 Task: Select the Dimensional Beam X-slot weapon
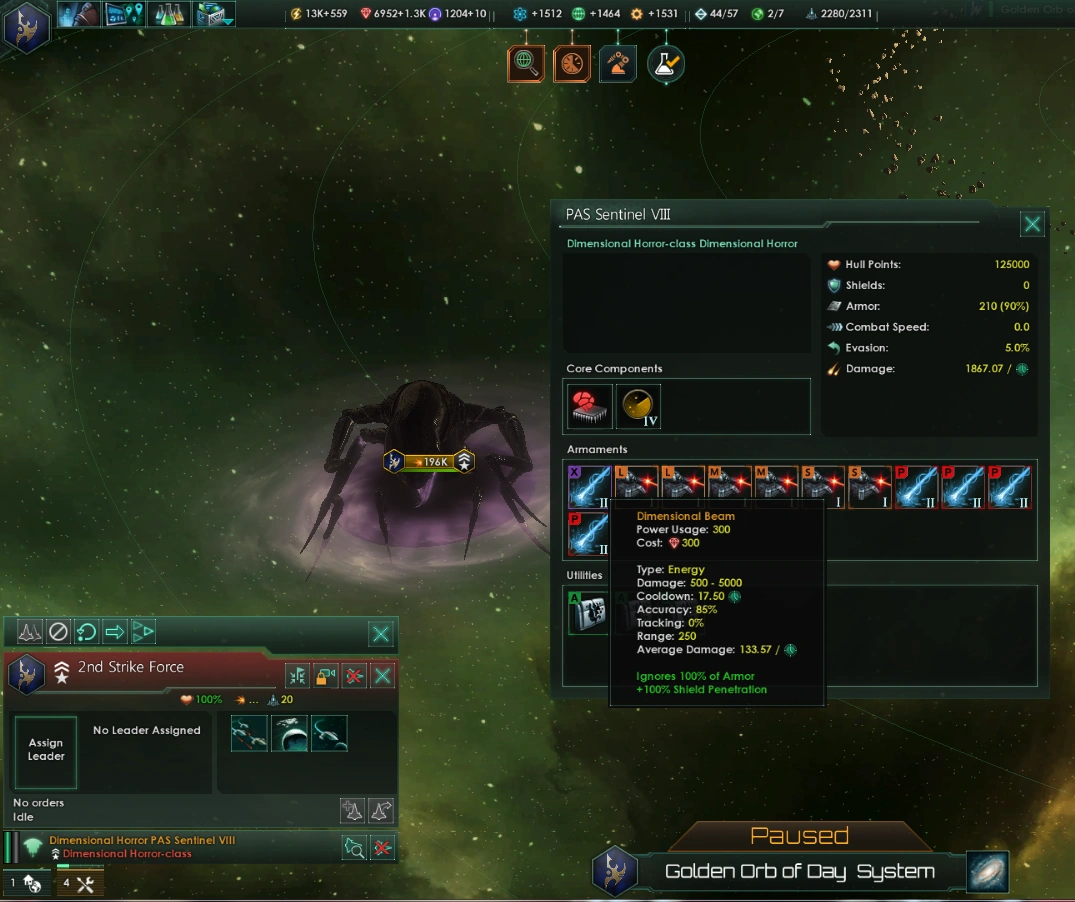(588, 487)
